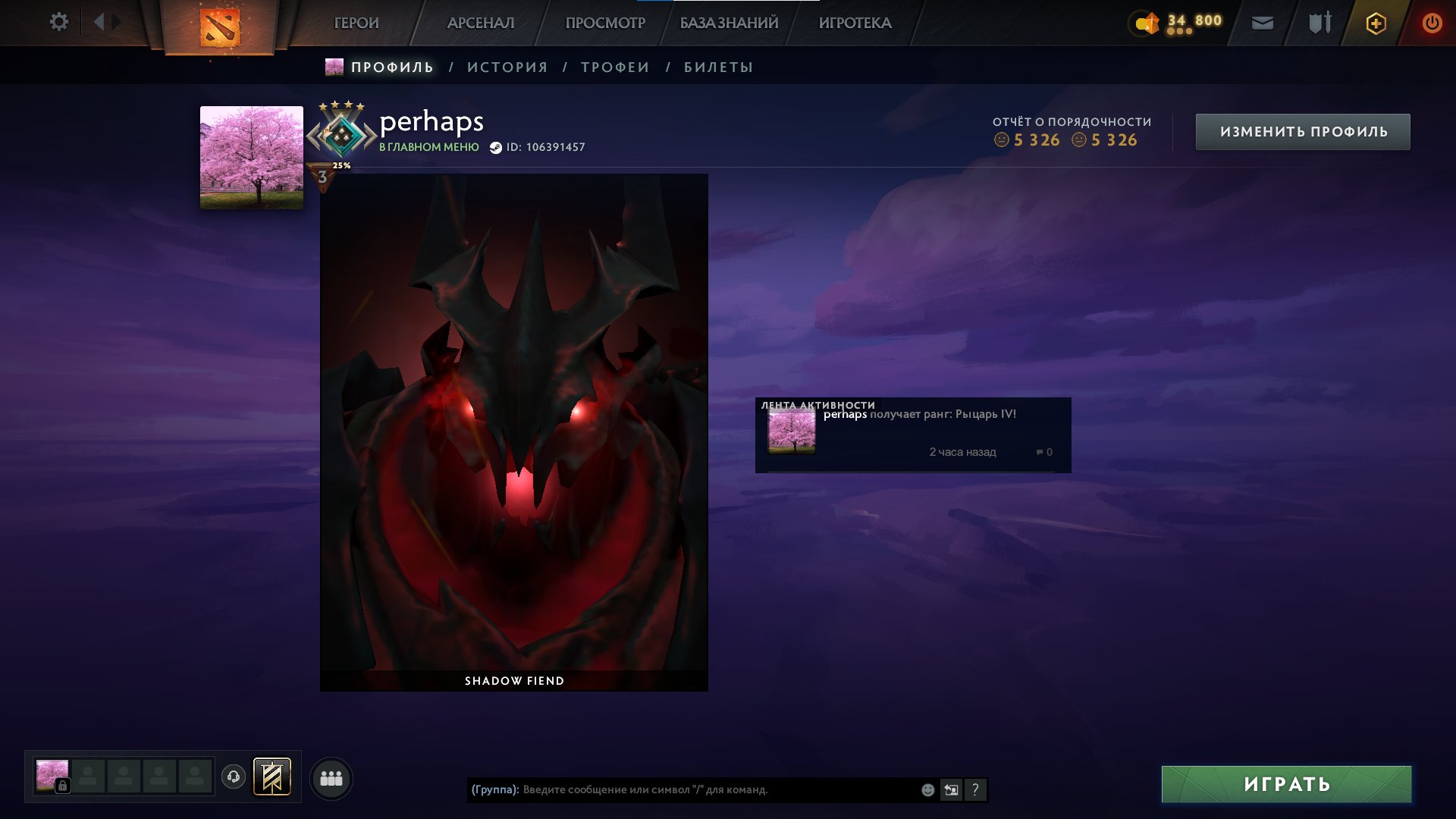Viewport: 1456px width, 819px height.
Task: Toggle the party lock on your avatar slot
Action: [63, 784]
